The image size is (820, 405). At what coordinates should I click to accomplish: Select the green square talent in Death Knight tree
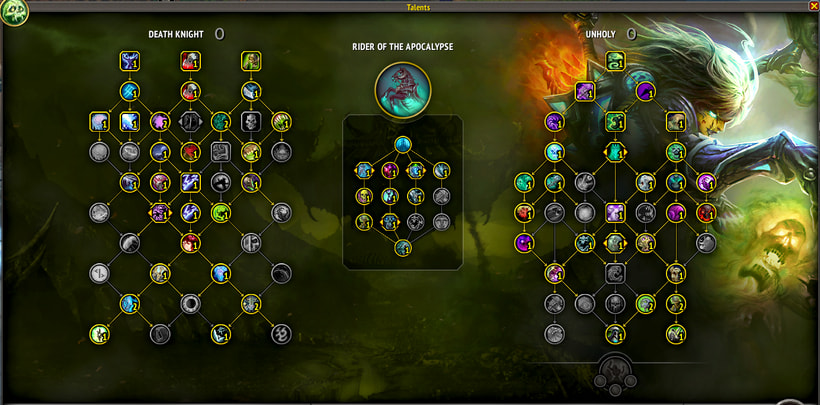coord(250,61)
